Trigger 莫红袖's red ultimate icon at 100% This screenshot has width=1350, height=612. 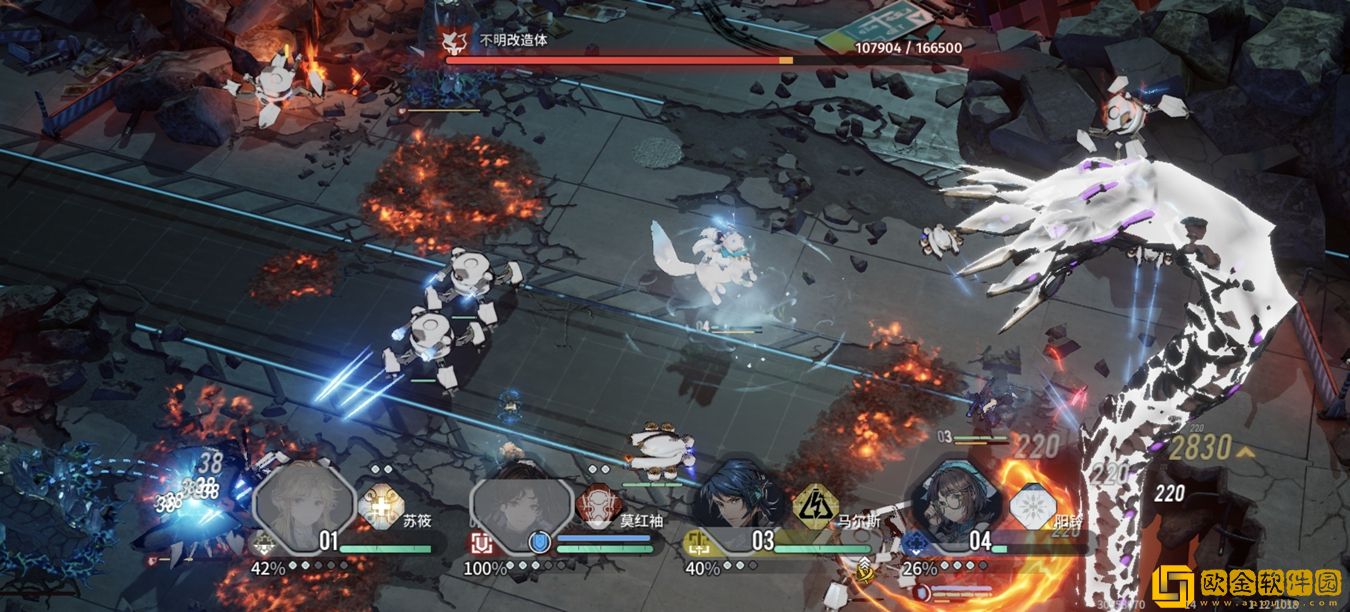pos(480,544)
